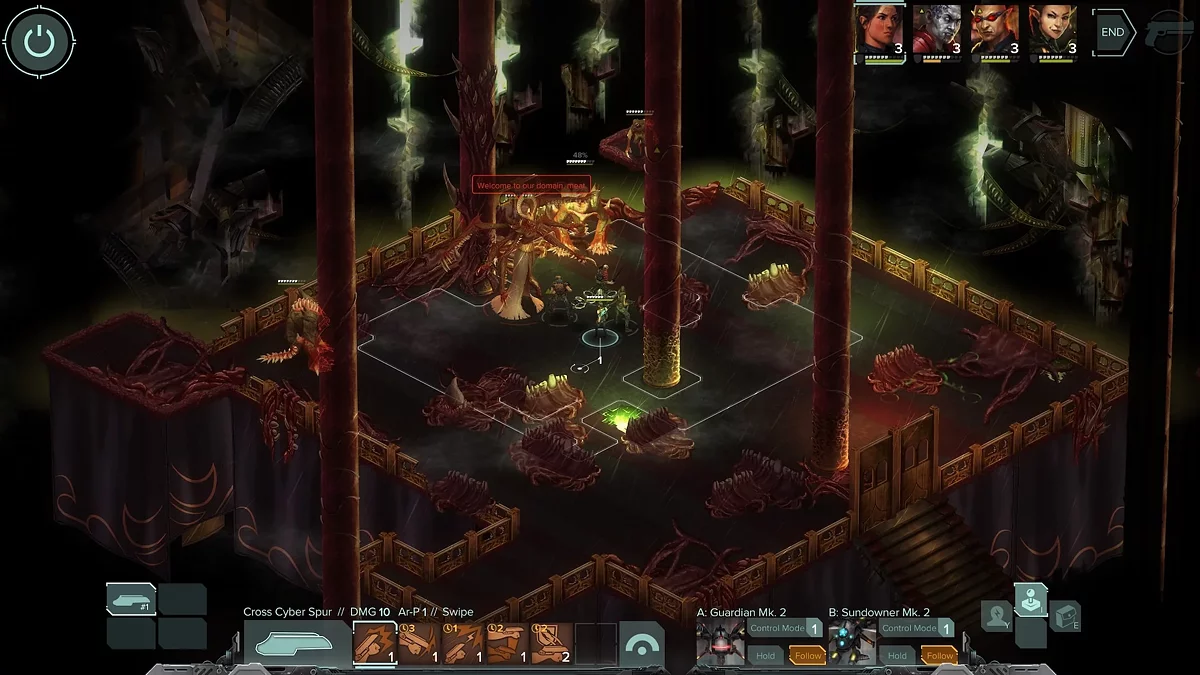Image resolution: width=1200 pixels, height=675 pixels.
Task: Select the female elf party portrait
Action: 1053,32
